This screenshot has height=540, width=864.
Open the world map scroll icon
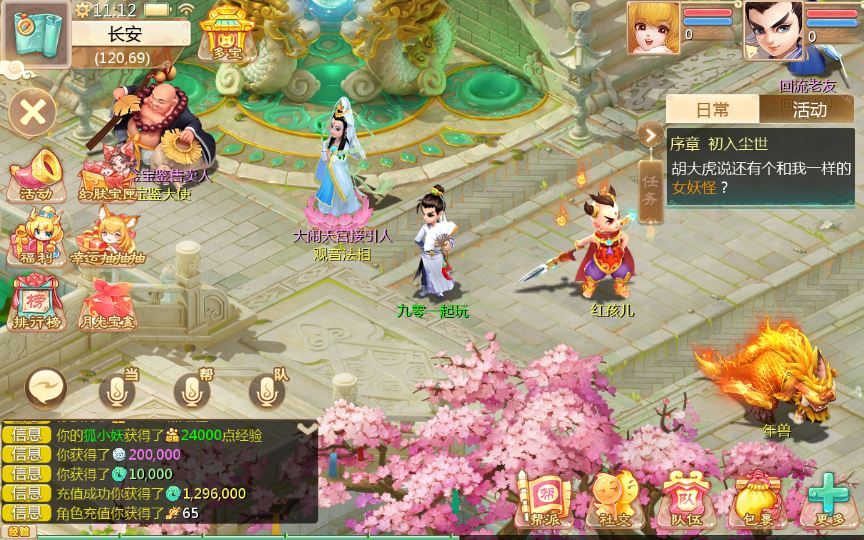tap(36, 34)
